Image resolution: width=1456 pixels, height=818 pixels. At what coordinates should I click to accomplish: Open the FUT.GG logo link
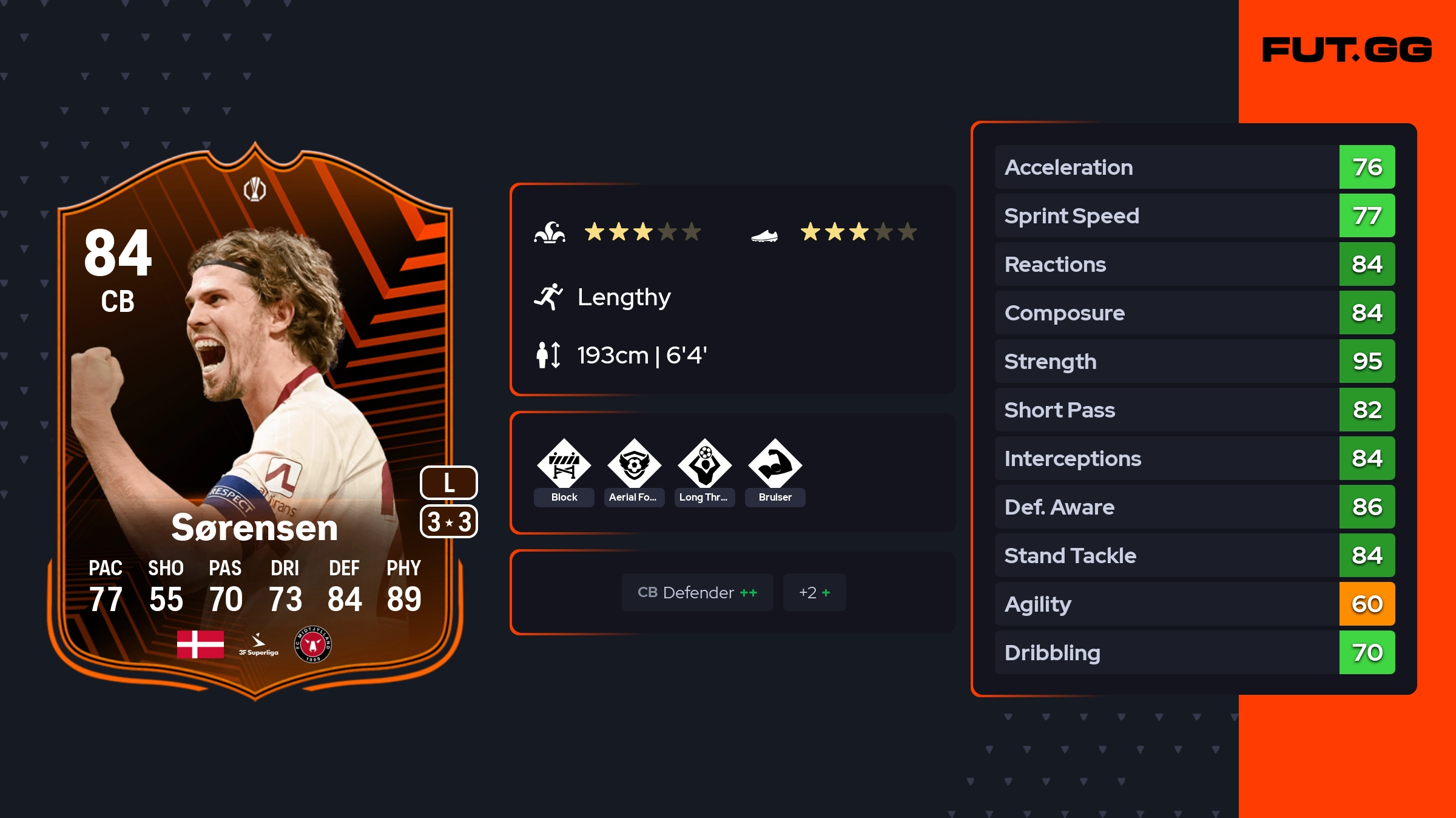coord(1347,50)
